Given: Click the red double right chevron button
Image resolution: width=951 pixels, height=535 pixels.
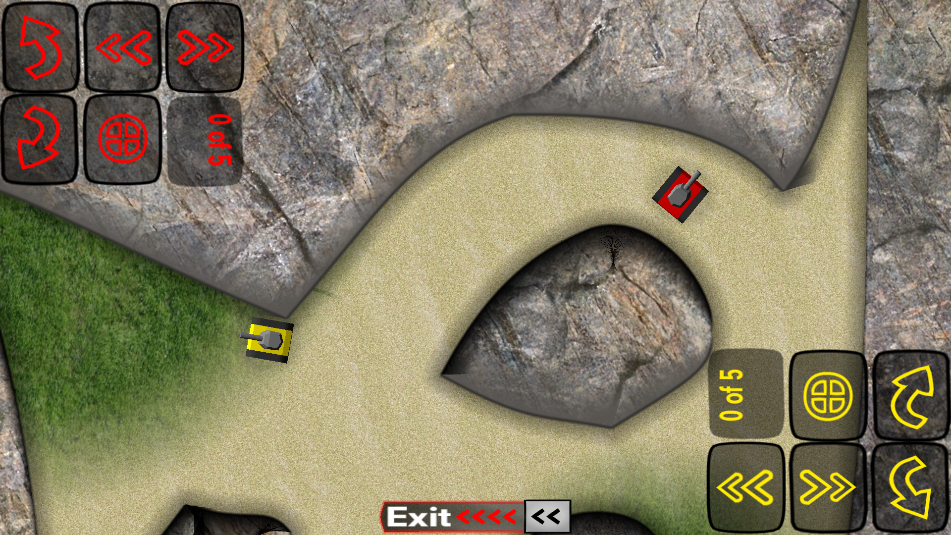Looking at the screenshot, I should point(204,47).
